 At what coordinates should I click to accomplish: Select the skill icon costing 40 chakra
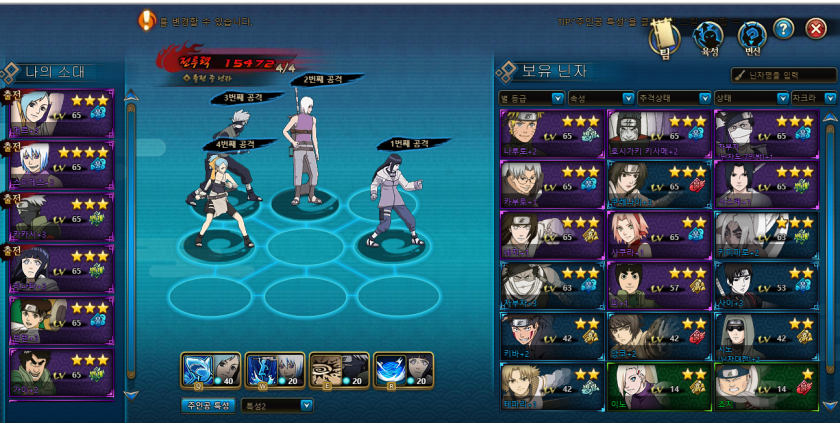pyautogui.click(x=211, y=370)
